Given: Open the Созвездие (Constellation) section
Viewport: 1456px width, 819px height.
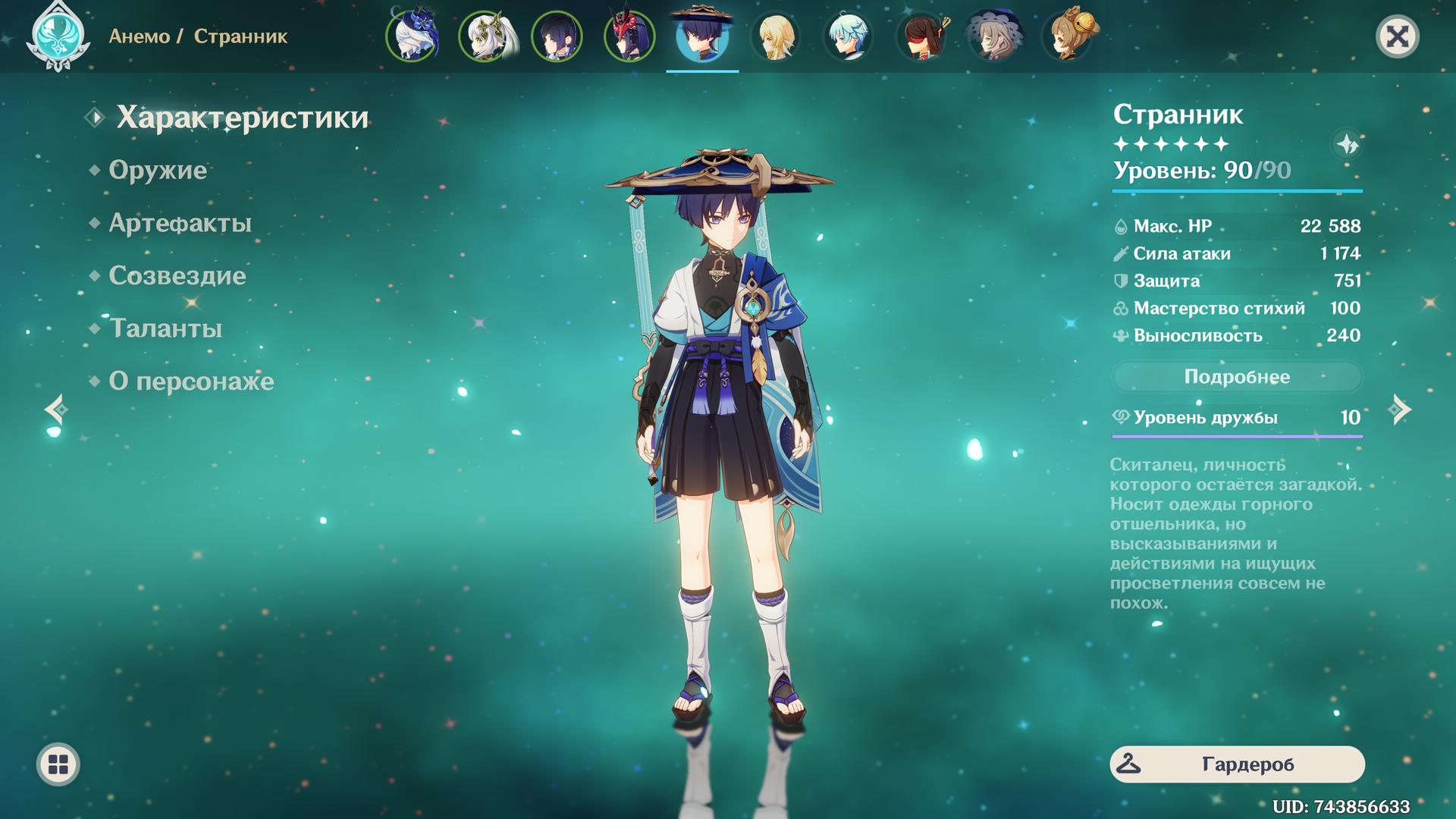Looking at the screenshot, I should pos(177,276).
